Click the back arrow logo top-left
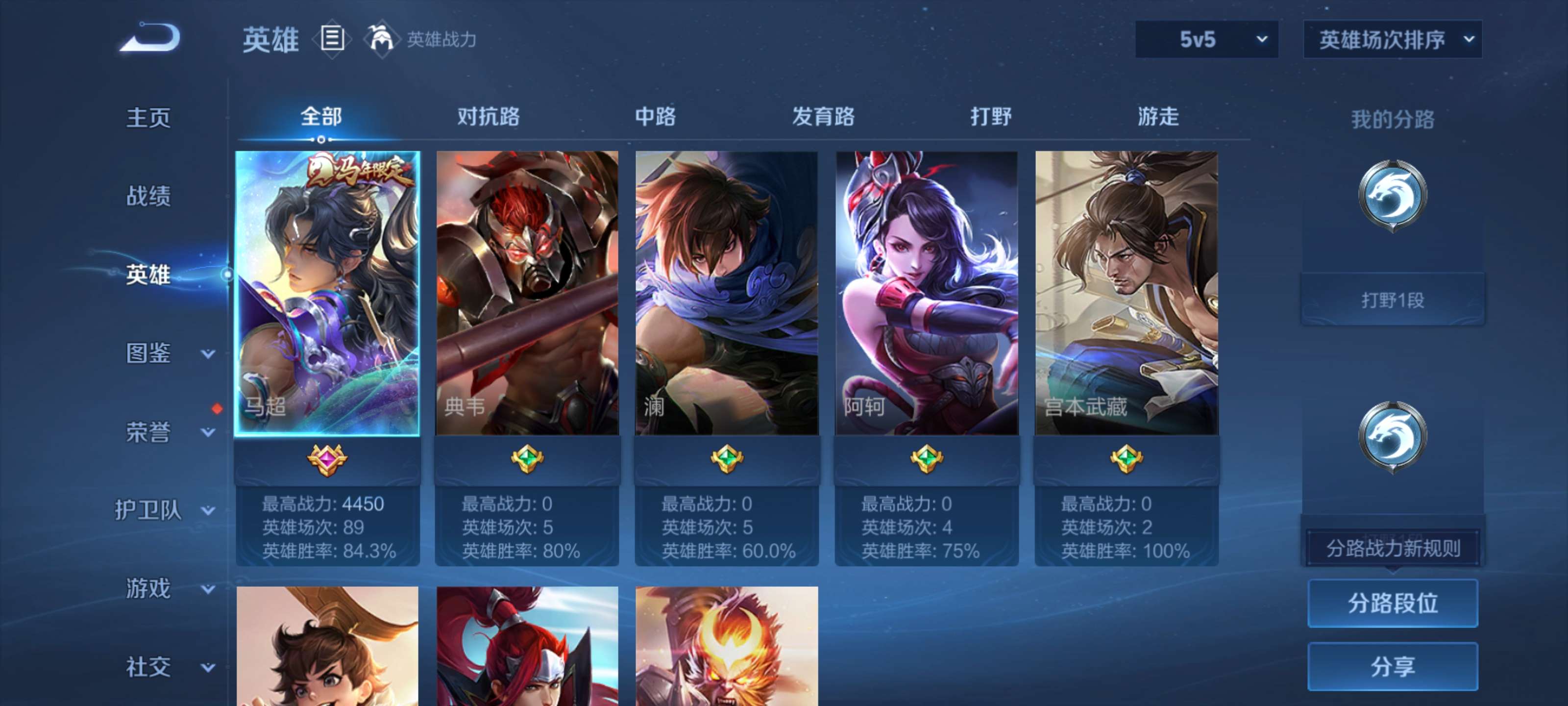This screenshot has height=706, width=1568. click(x=149, y=38)
